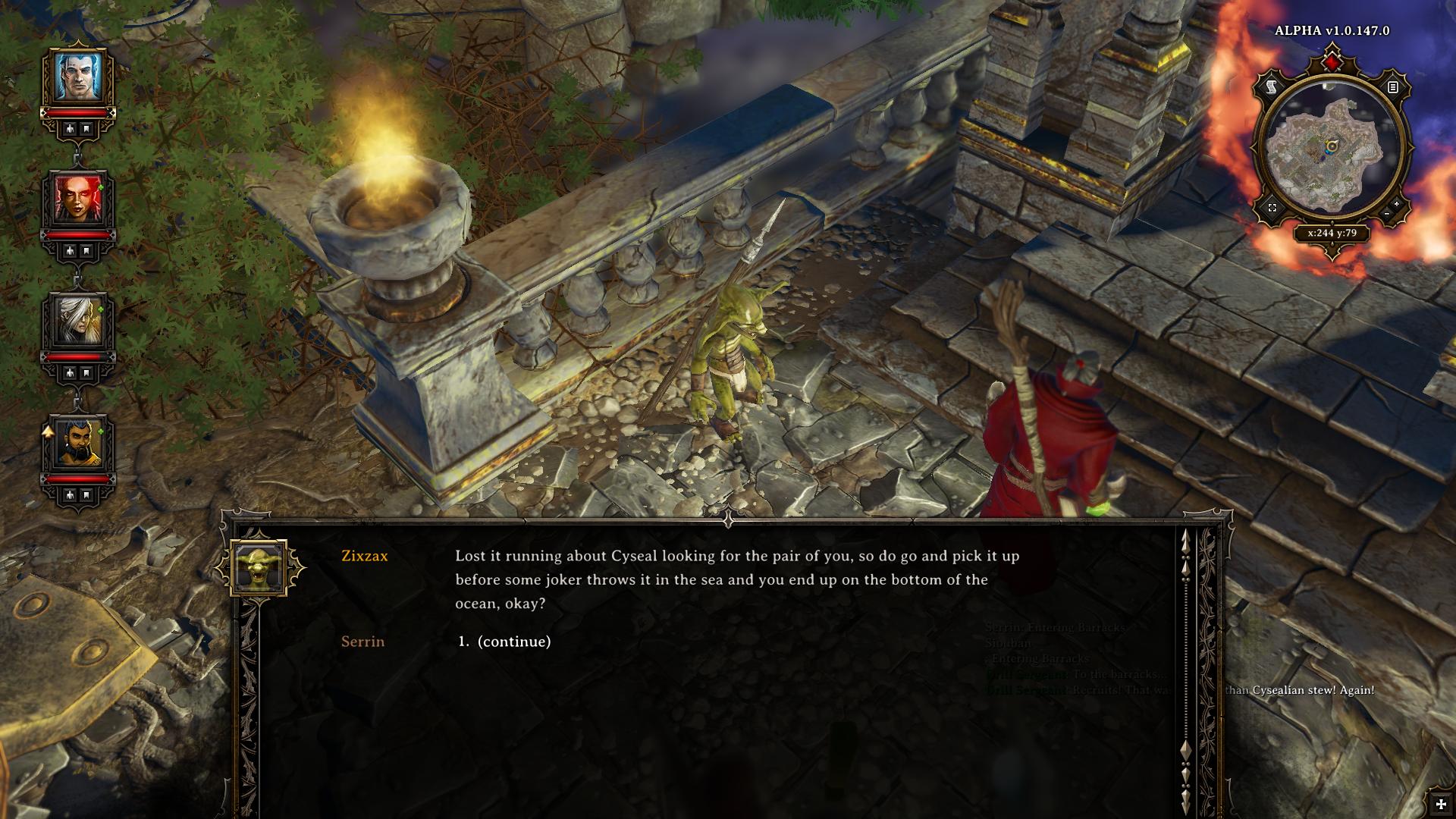Viewport: 1456px width, 819px height.
Task: Open the list icon at minimap's top right
Action: pyautogui.click(x=1392, y=87)
